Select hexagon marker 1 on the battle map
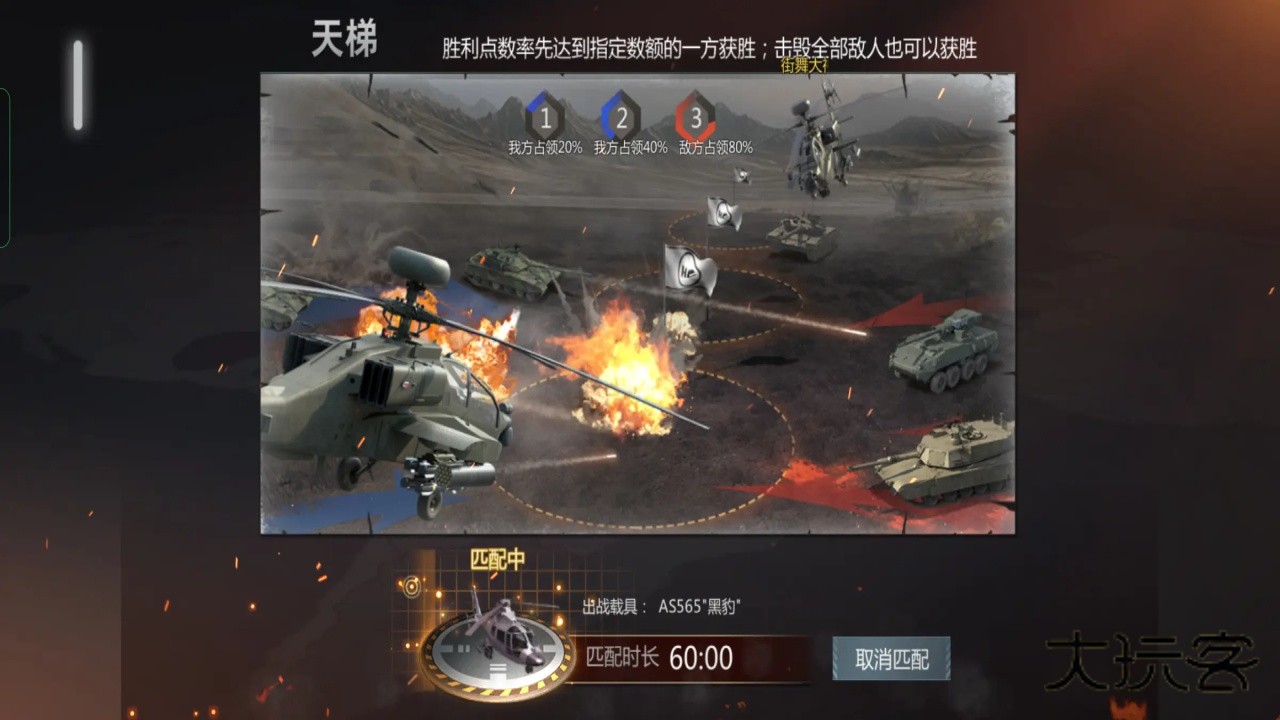 point(544,119)
